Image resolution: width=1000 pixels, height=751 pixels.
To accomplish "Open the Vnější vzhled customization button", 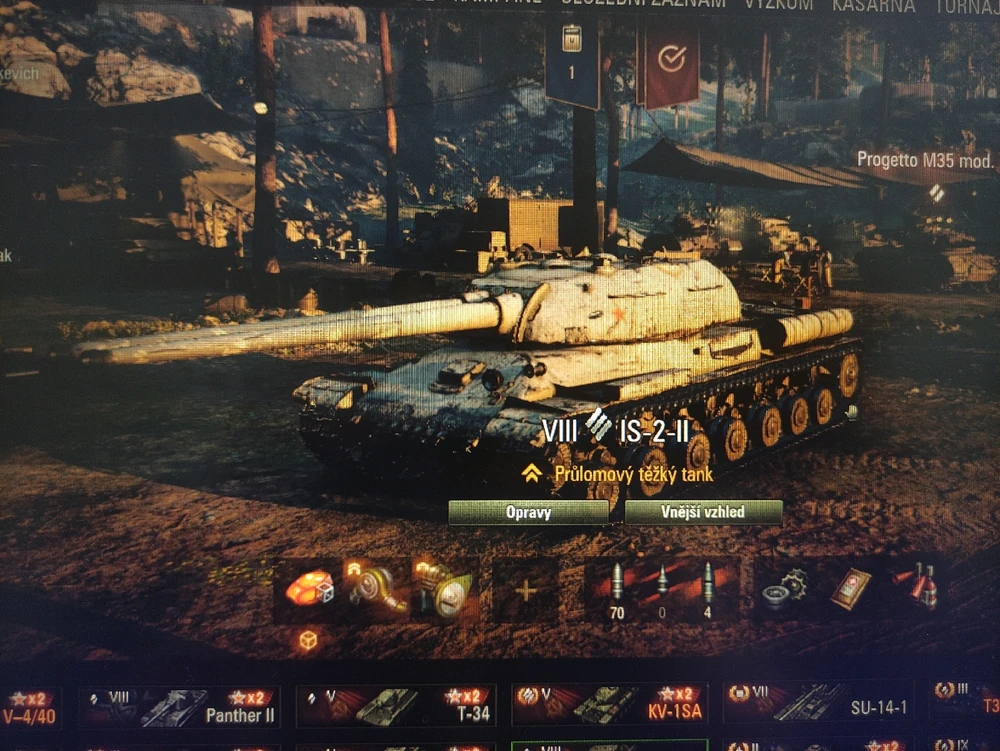I will click(703, 513).
